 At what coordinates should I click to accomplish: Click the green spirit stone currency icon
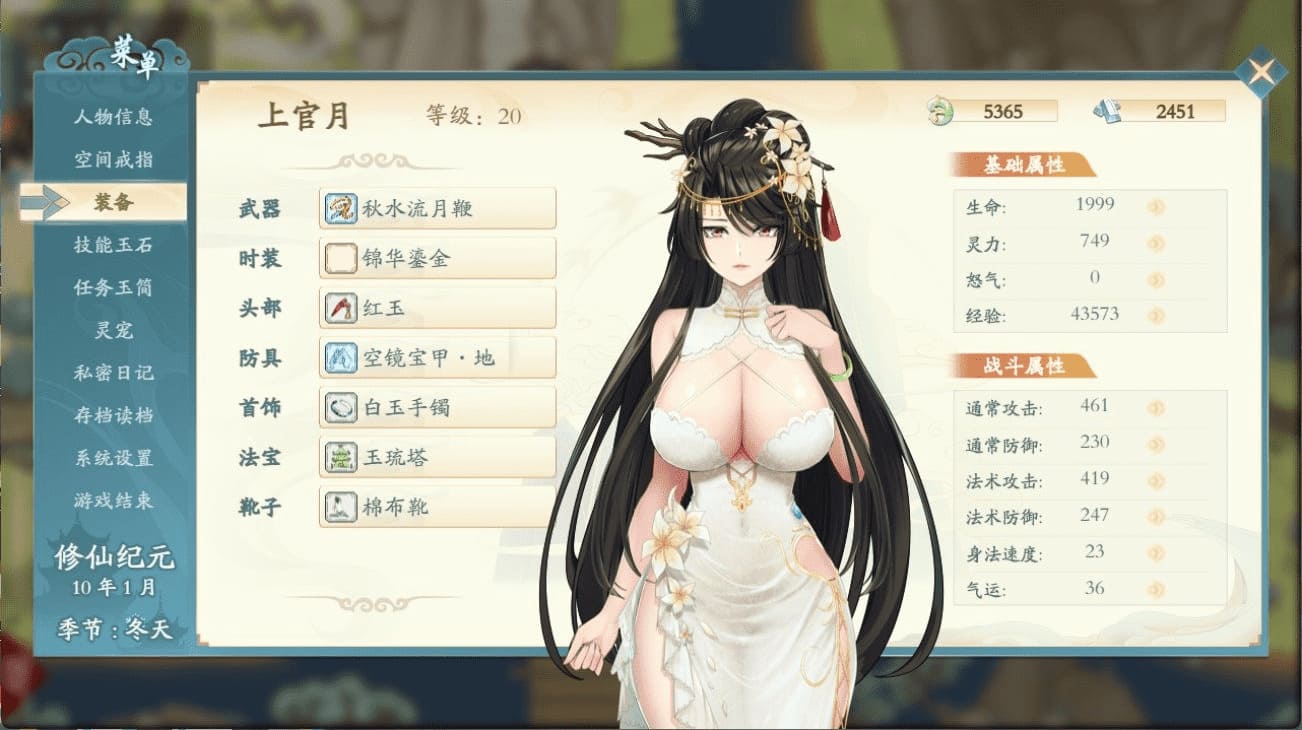pos(941,111)
